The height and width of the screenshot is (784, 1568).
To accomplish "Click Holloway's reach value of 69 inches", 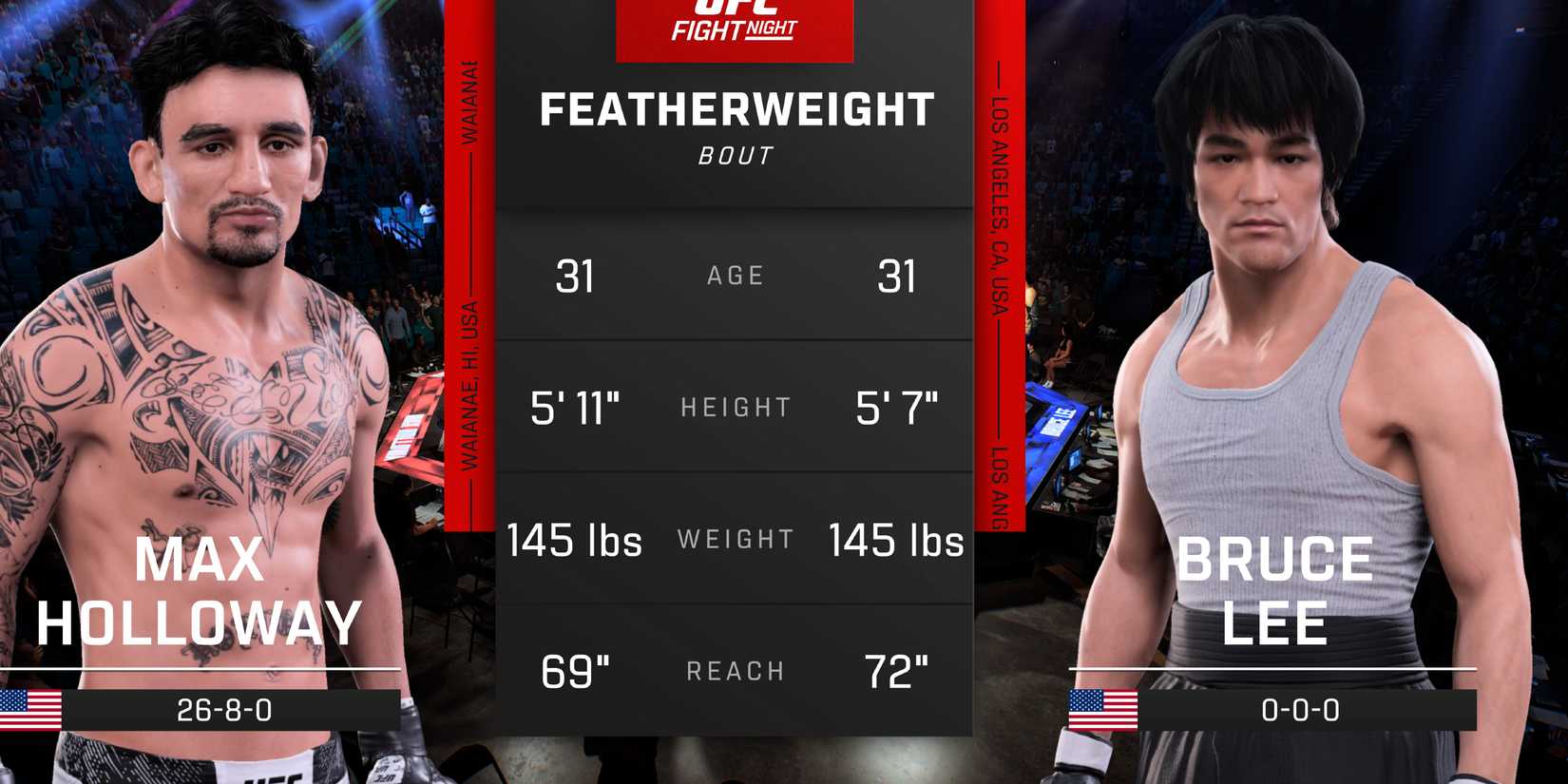I will (576, 671).
